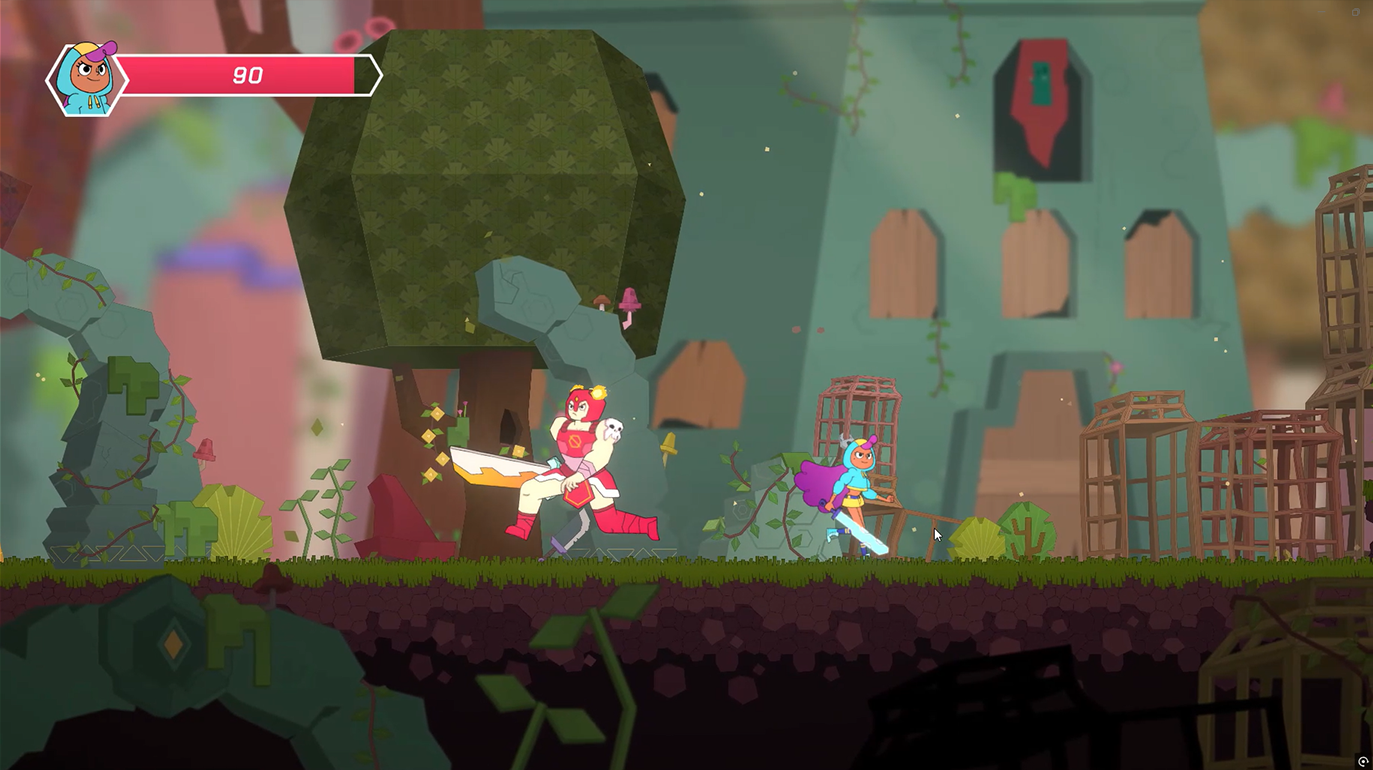
Task: Click the hooded hero portrait icon
Action: coord(87,78)
